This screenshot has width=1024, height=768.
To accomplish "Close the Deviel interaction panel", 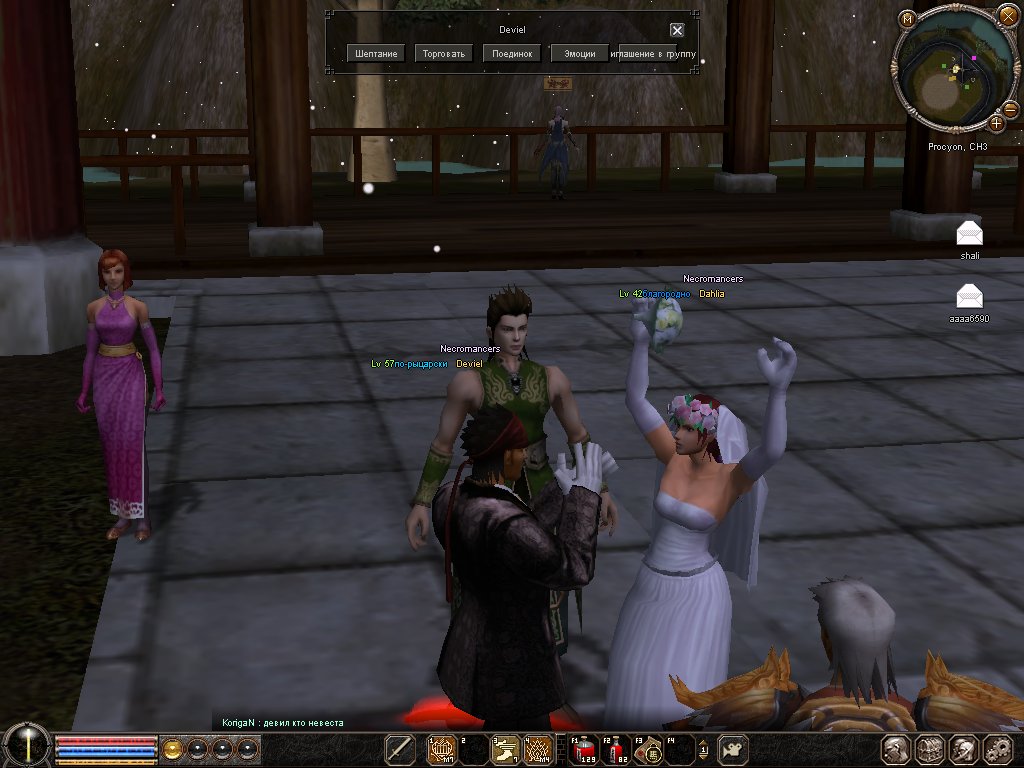I will tap(677, 31).
